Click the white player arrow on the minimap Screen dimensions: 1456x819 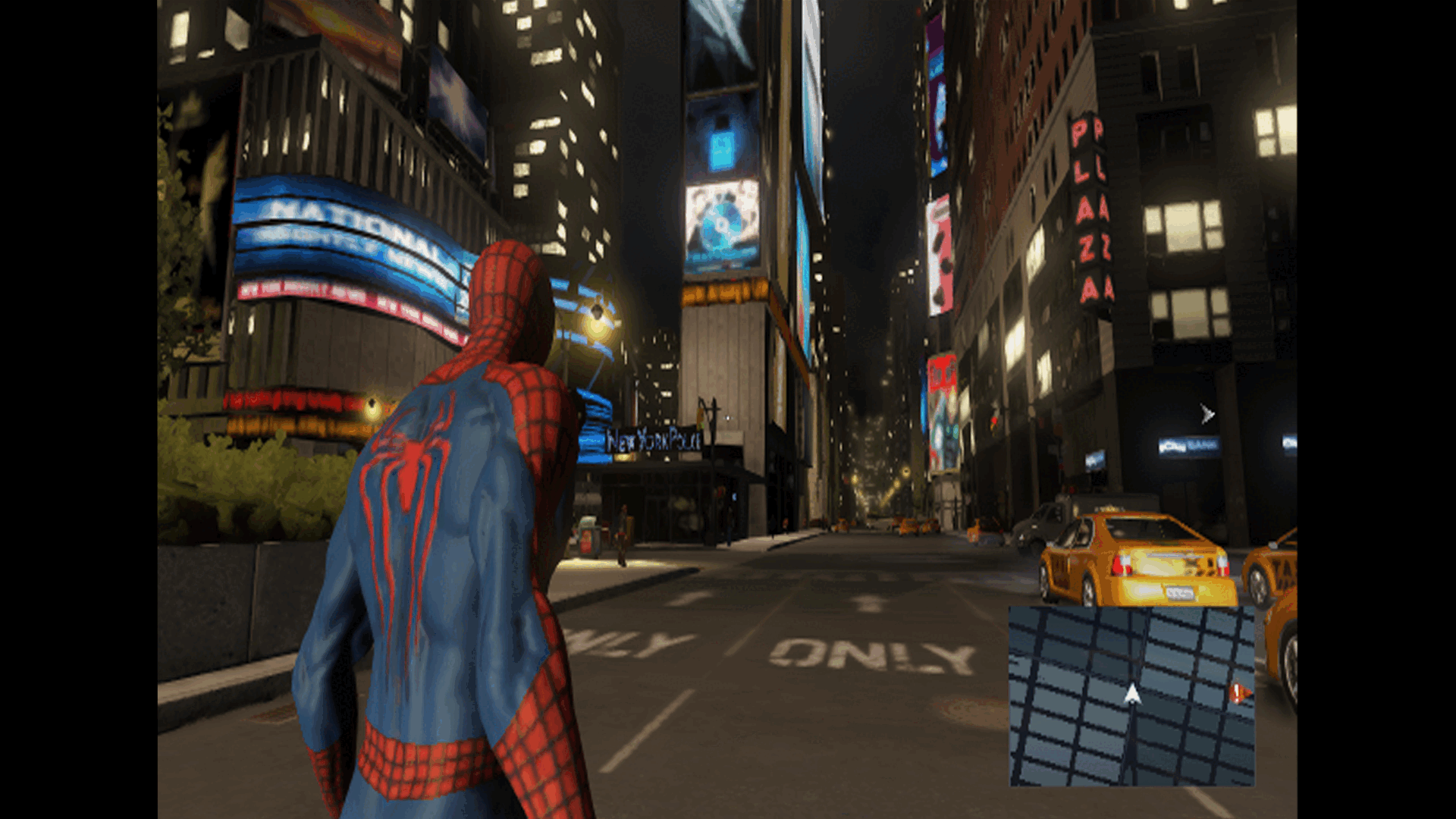coord(1132,693)
